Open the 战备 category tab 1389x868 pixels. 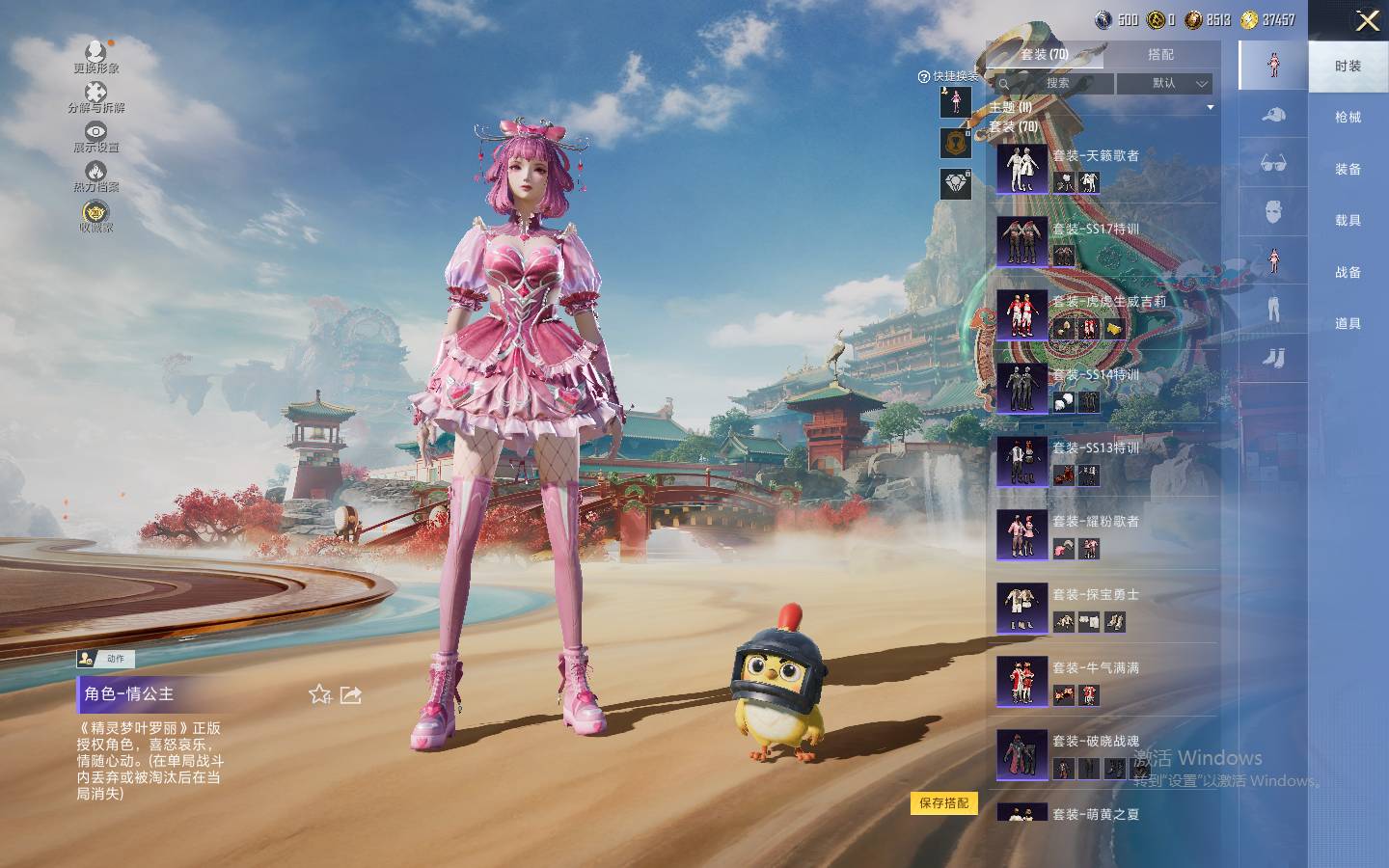click(1348, 273)
